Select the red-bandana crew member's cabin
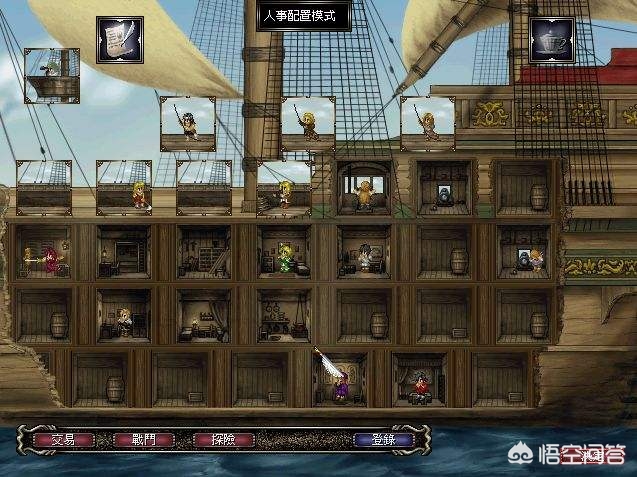 point(418,379)
